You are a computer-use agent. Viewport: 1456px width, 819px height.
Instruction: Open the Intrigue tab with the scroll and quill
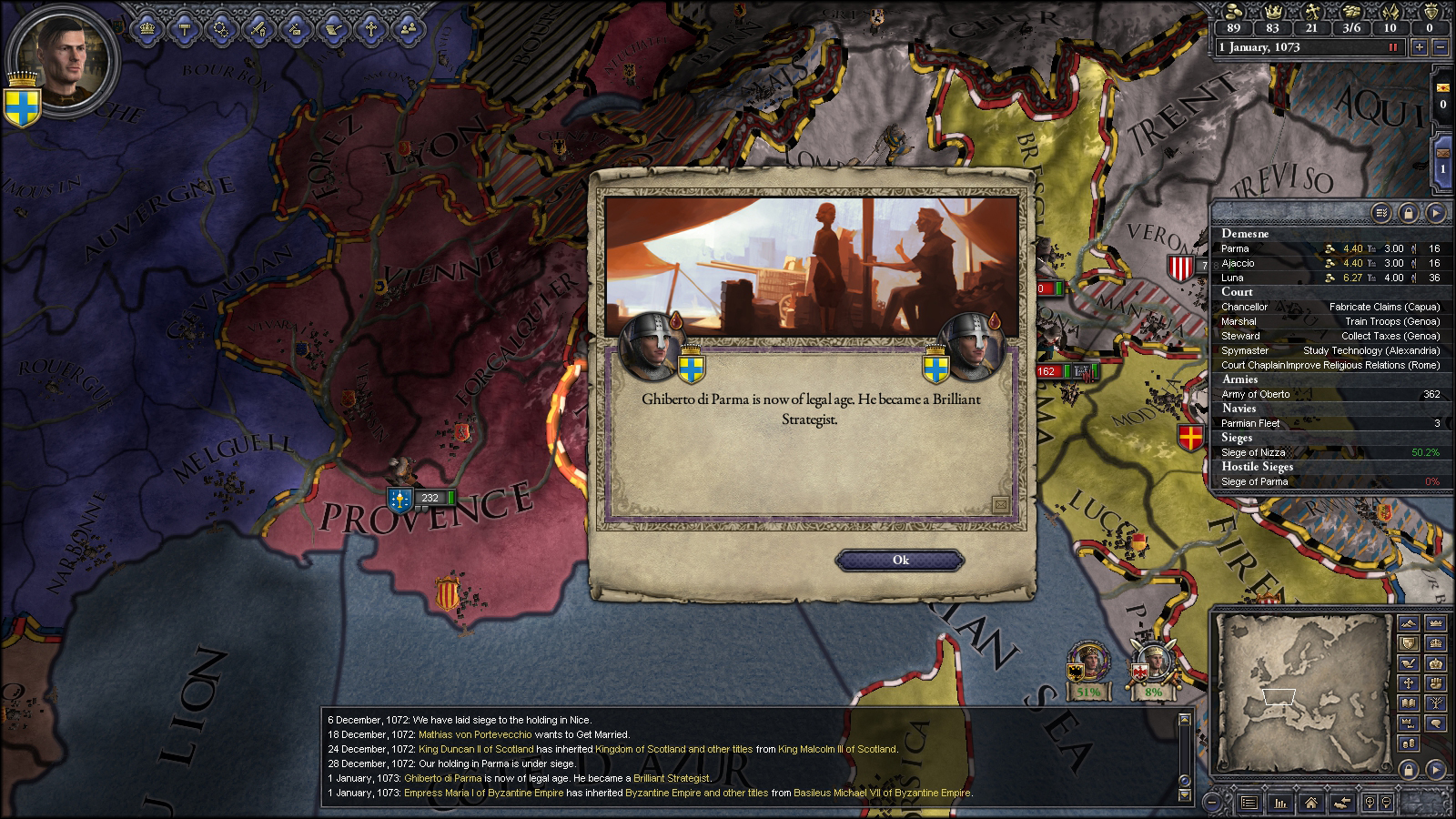(334, 28)
